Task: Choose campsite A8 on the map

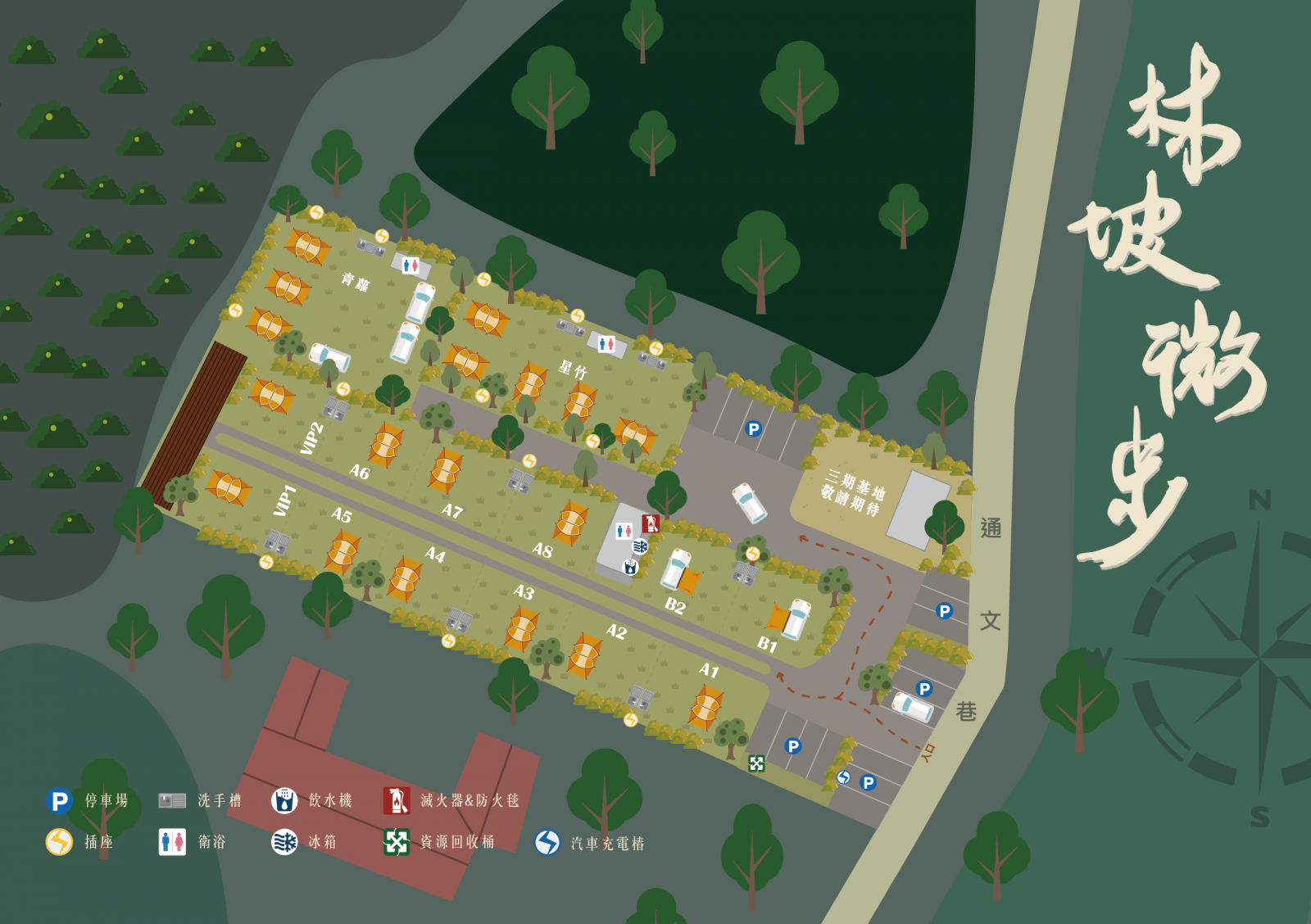Action: [542, 550]
